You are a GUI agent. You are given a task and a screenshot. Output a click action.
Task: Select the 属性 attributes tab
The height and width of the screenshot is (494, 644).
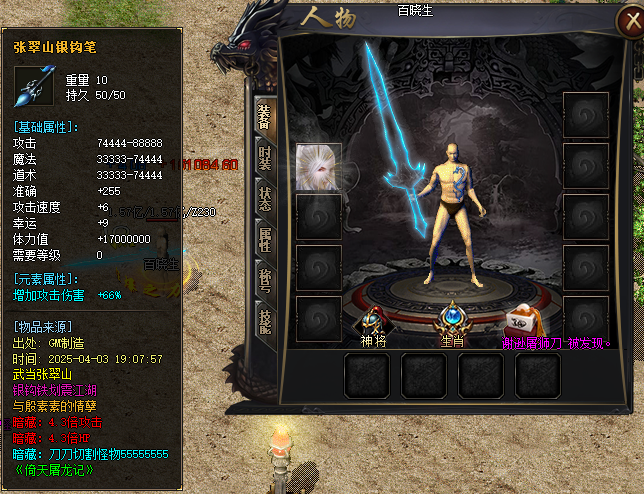pos(264,239)
